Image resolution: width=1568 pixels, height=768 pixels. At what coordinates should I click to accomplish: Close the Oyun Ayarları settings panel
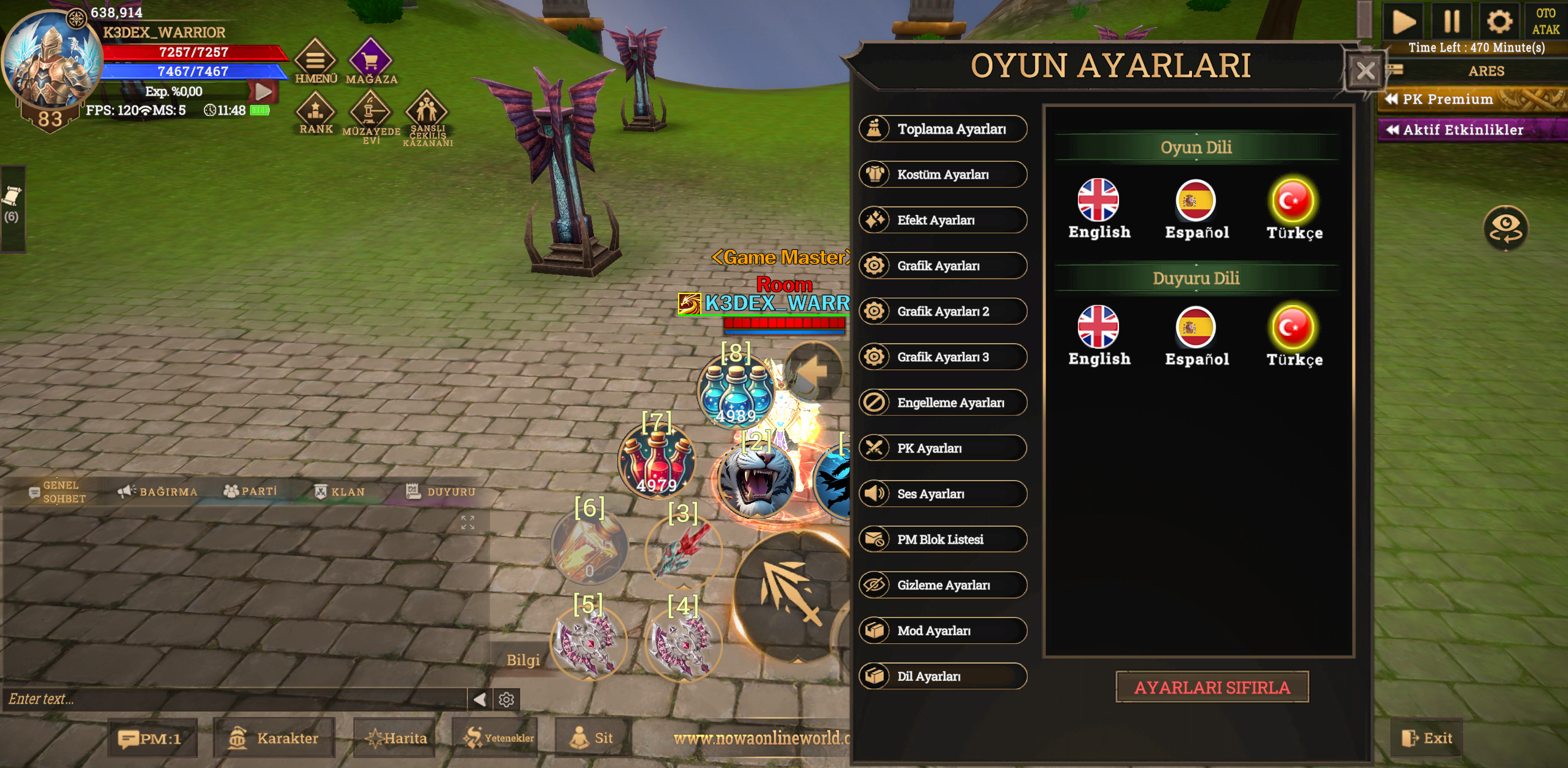pos(1364,72)
